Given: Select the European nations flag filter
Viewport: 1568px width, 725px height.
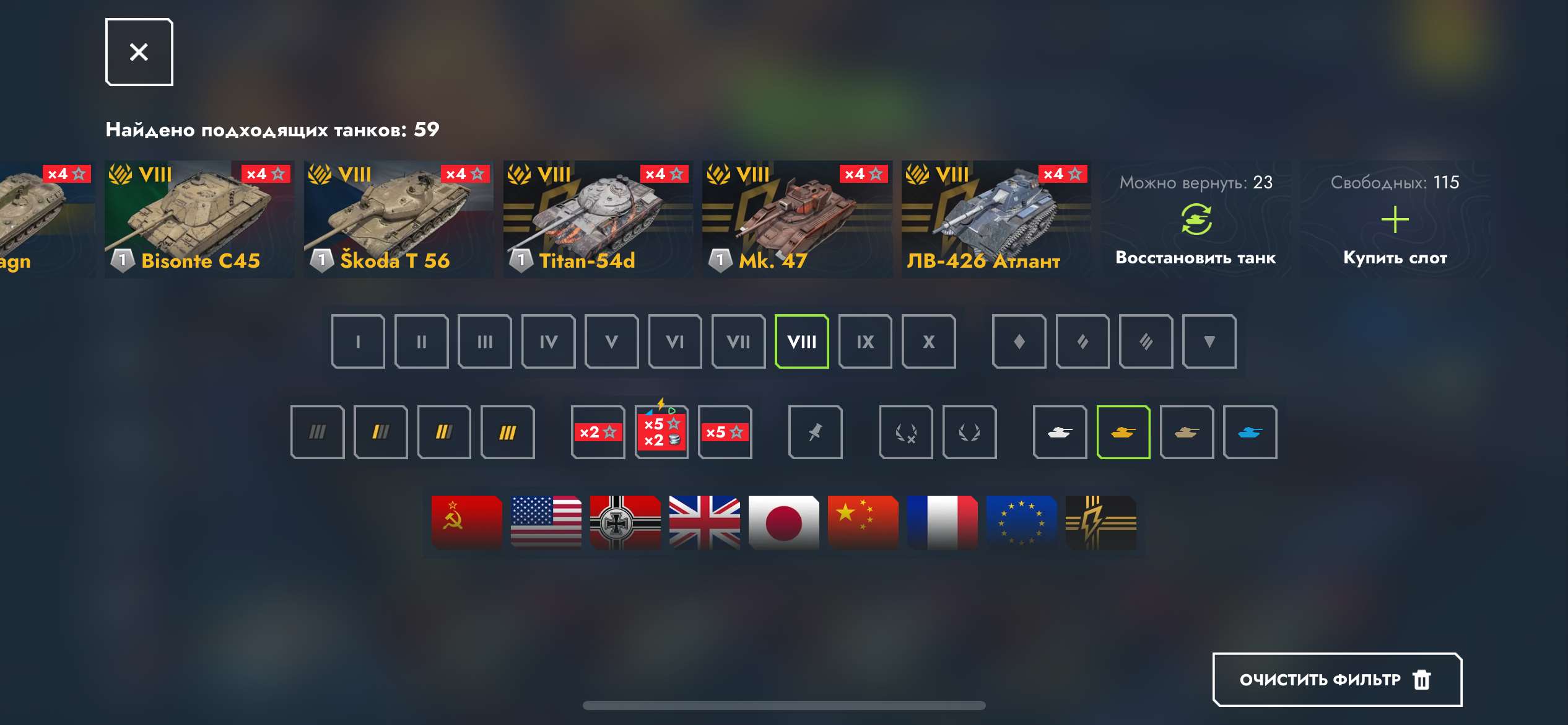Looking at the screenshot, I should coord(1022,522).
